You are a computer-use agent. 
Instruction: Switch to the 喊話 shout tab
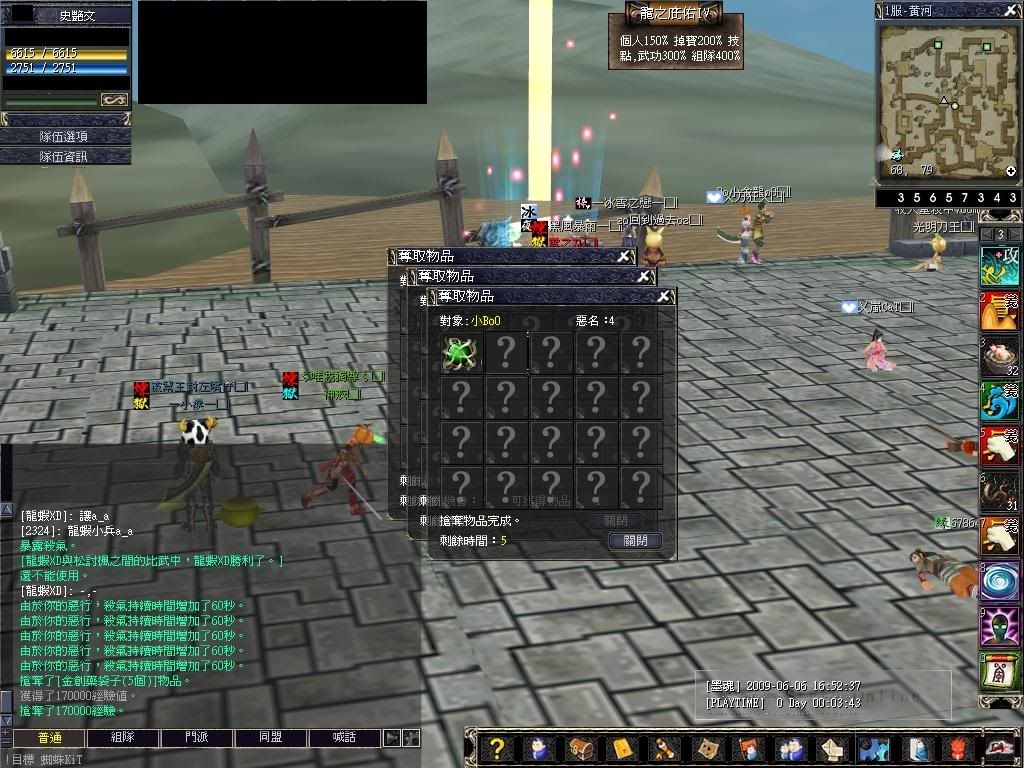pyautogui.click(x=344, y=738)
